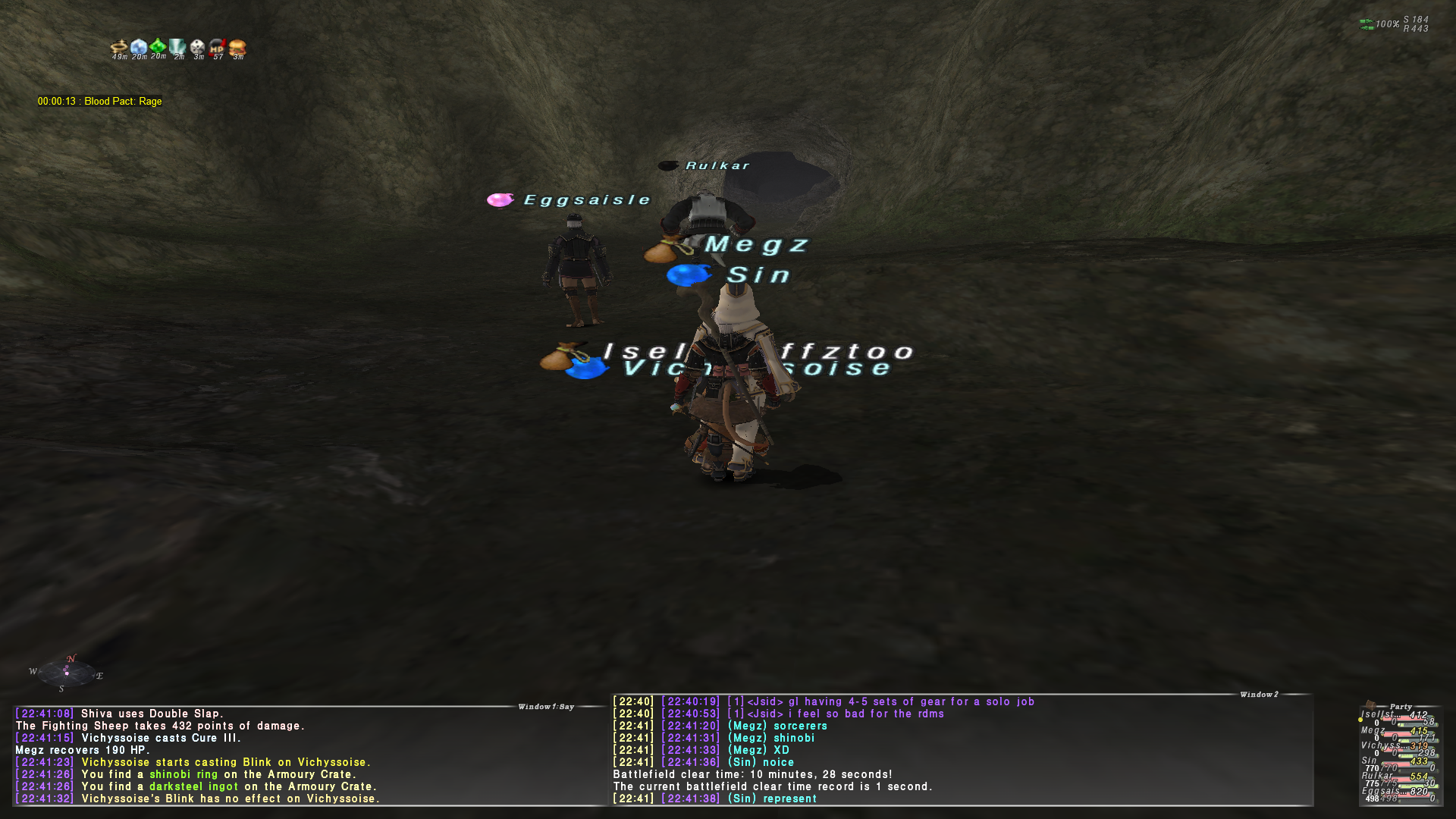
Task: Click the white dice roll status icon
Action: coord(198,49)
